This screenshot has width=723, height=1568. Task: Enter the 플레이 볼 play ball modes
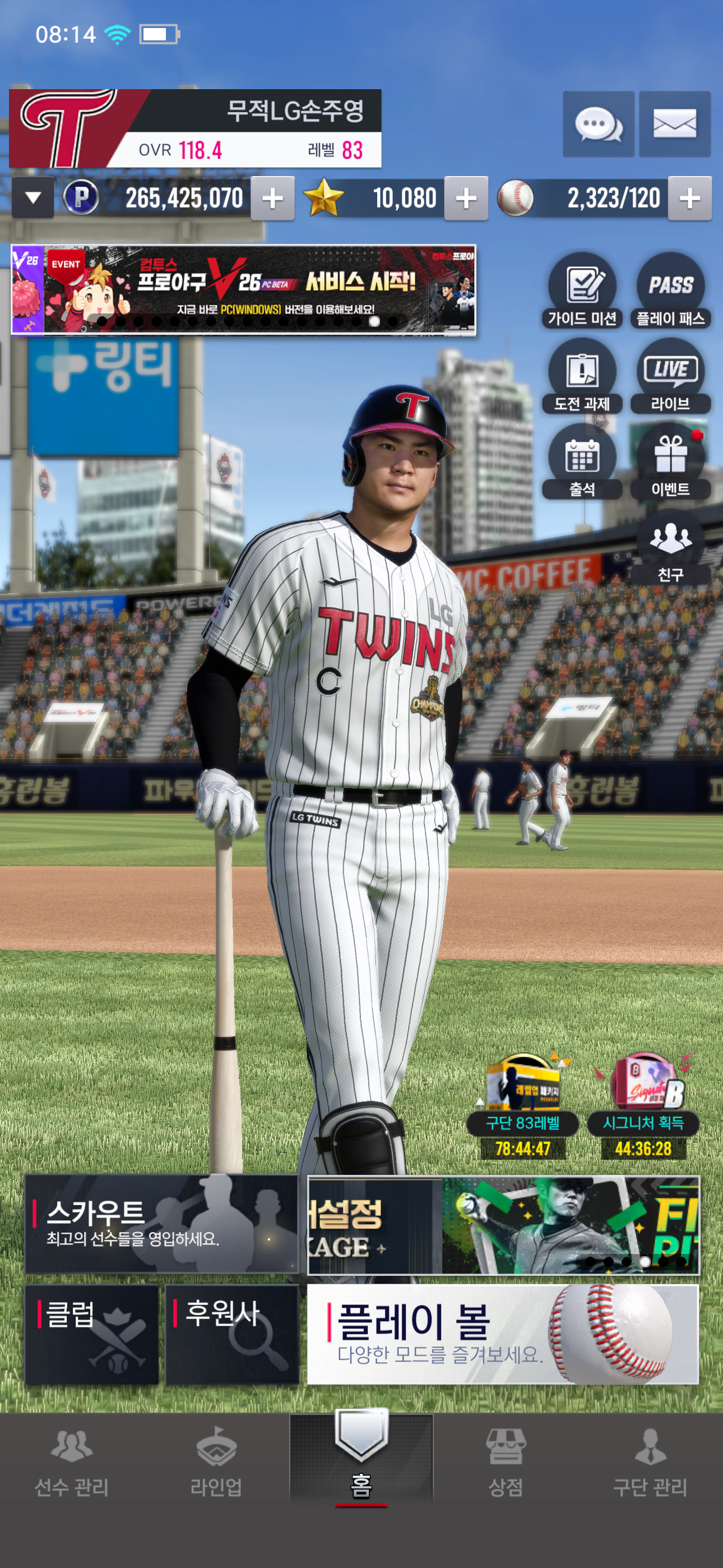503,1334
